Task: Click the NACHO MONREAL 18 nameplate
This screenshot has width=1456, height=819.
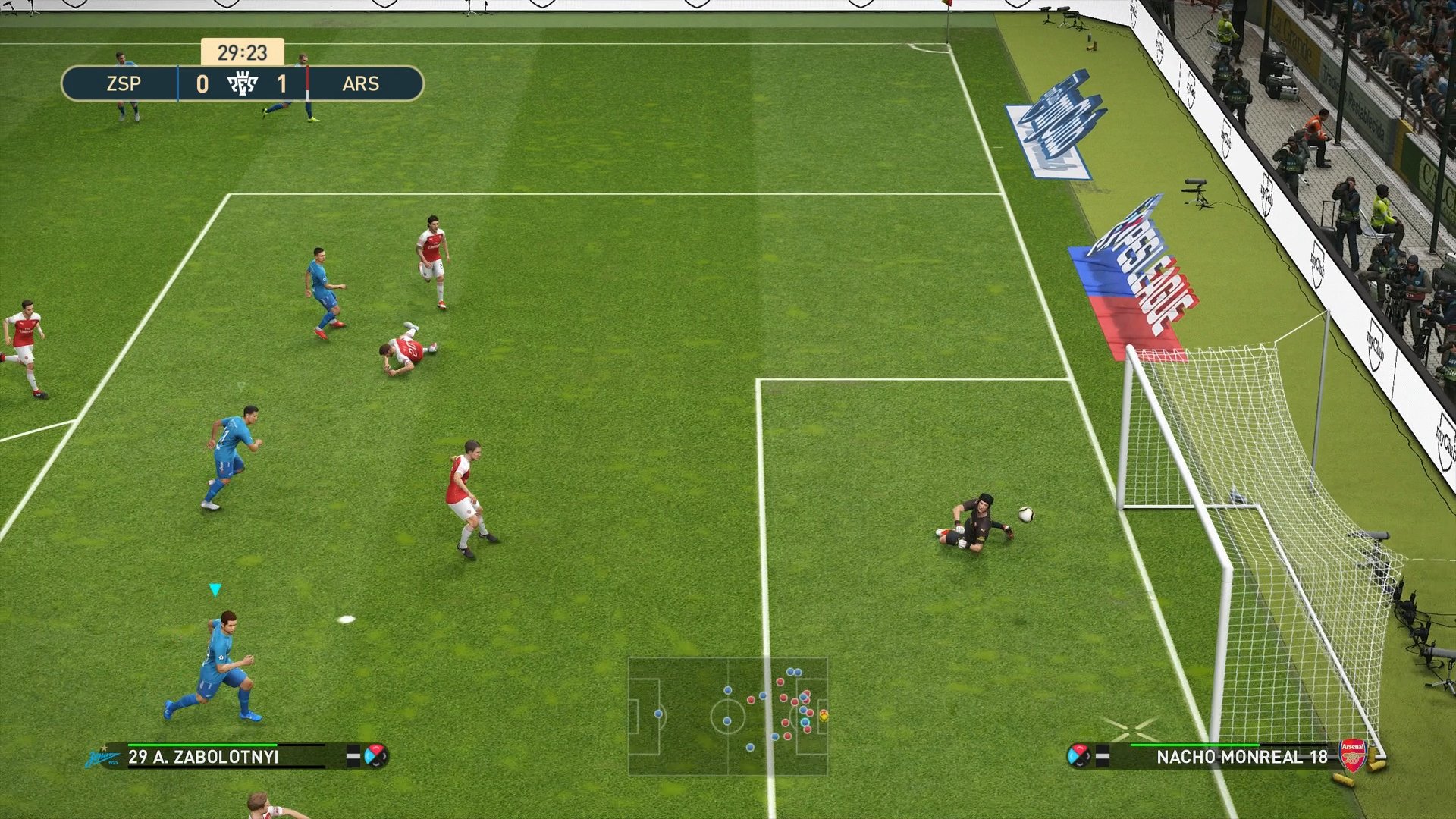Action: 1241,756
